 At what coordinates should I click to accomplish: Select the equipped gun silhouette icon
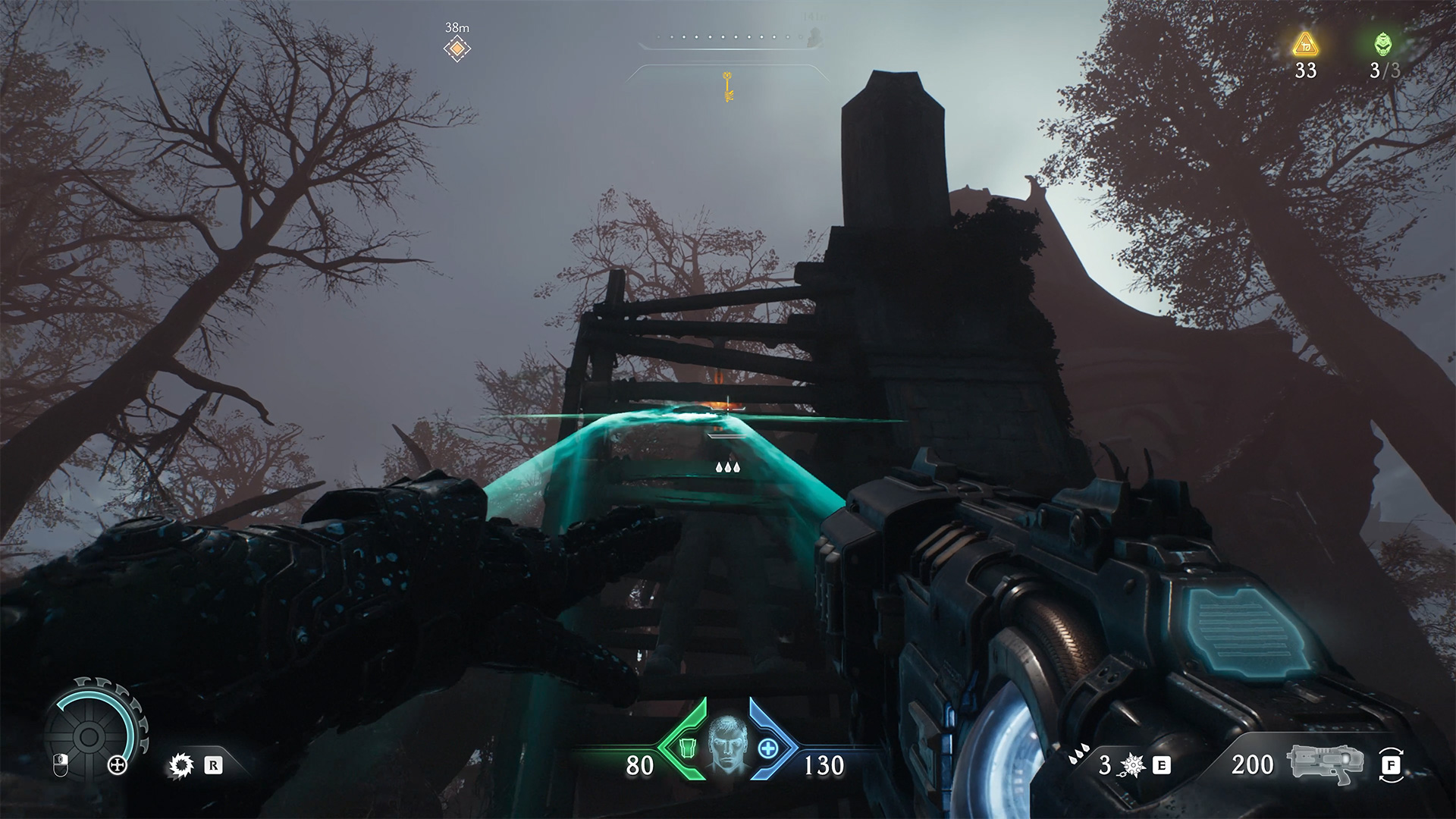(1326, 764)
